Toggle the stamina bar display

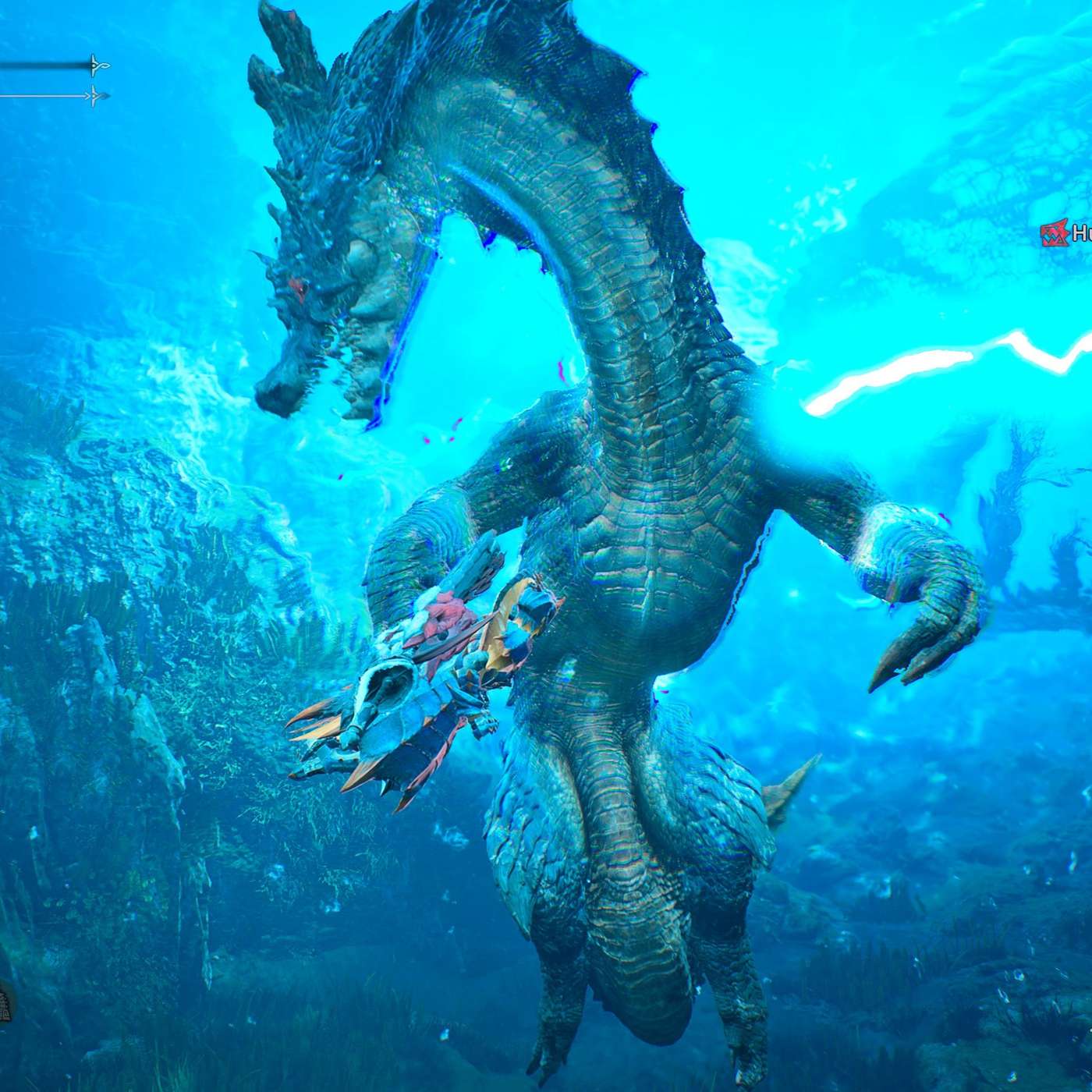coord(47,96)
